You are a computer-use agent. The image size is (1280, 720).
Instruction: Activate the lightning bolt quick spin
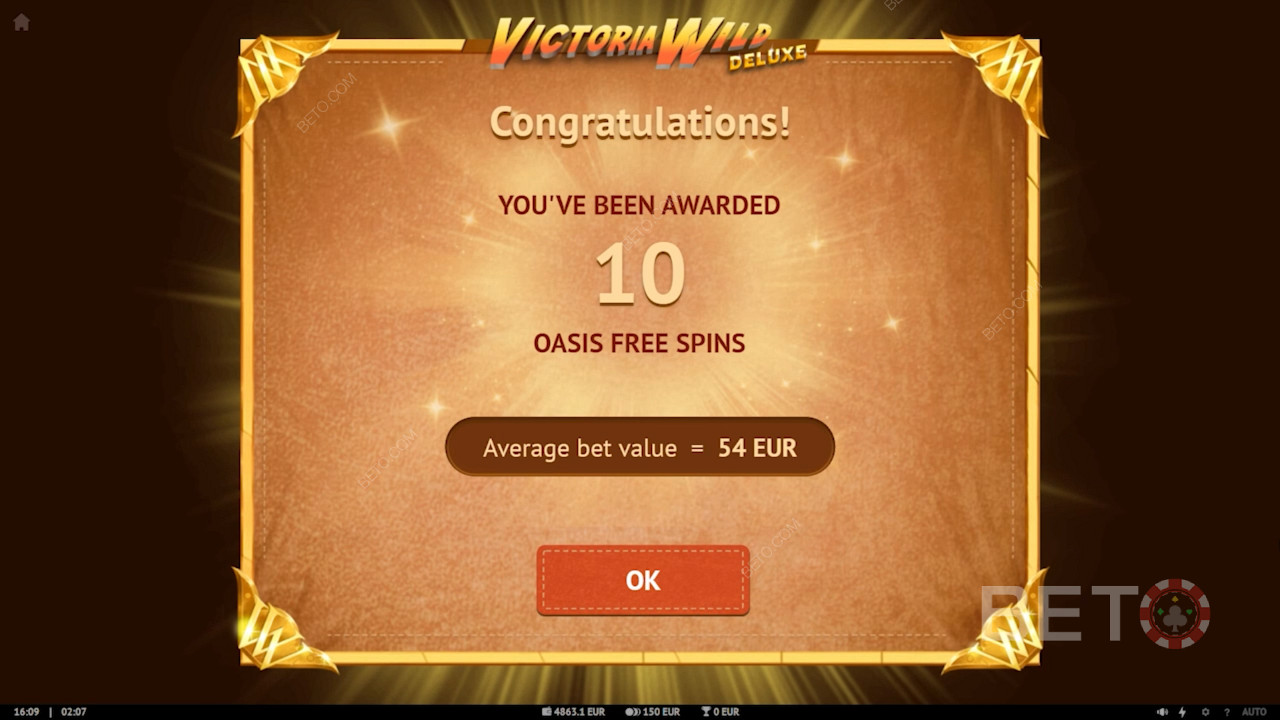click(1183, 712)
